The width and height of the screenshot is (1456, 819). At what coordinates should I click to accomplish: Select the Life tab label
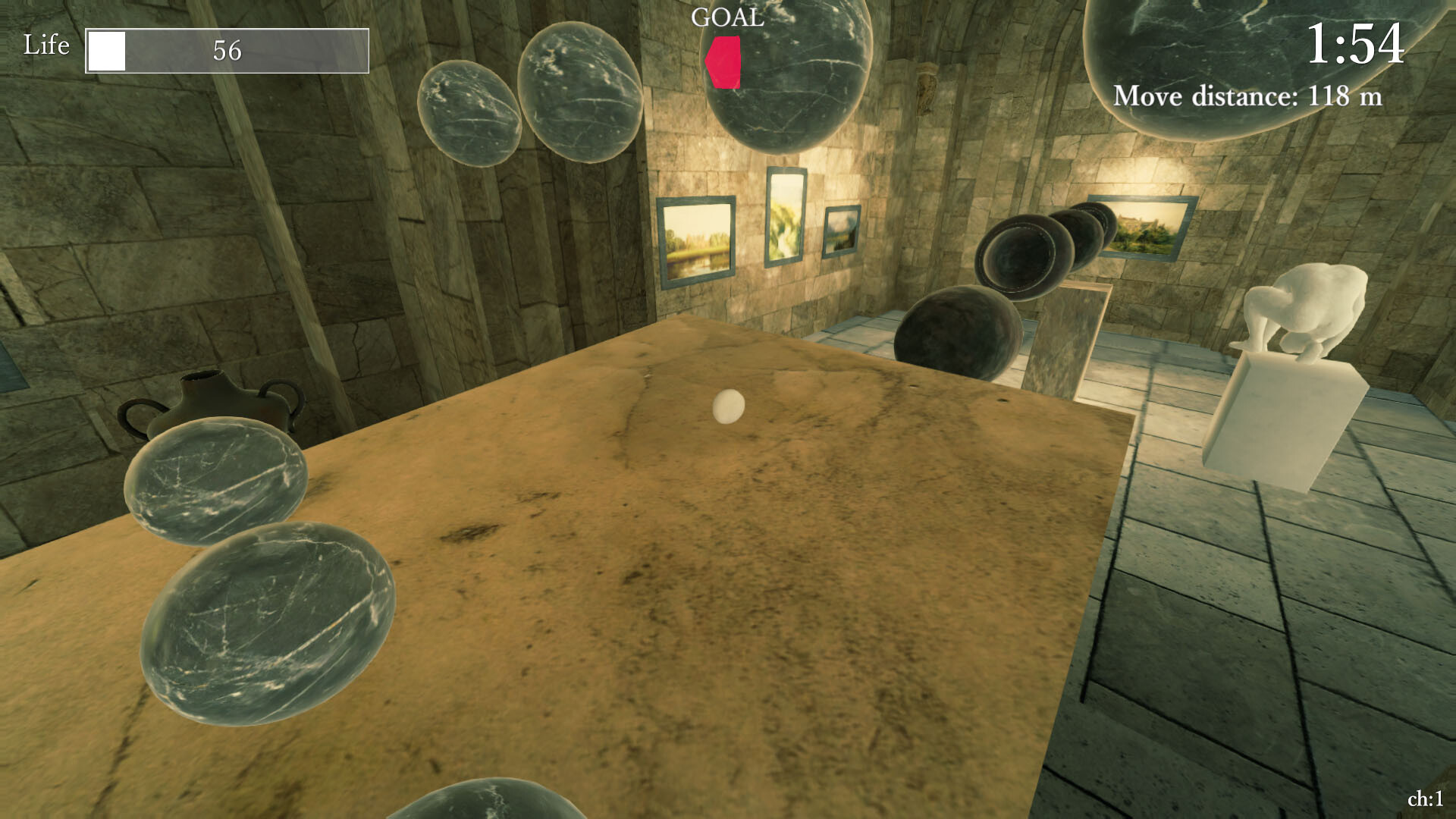point(46,45)
